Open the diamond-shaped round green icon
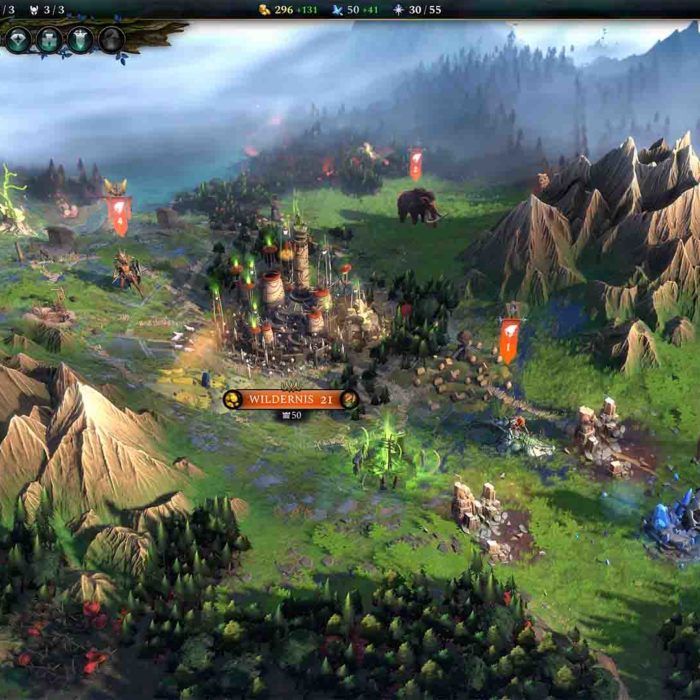Image resolution: width=700 pixels, height=700 pixels. (18, 40)
